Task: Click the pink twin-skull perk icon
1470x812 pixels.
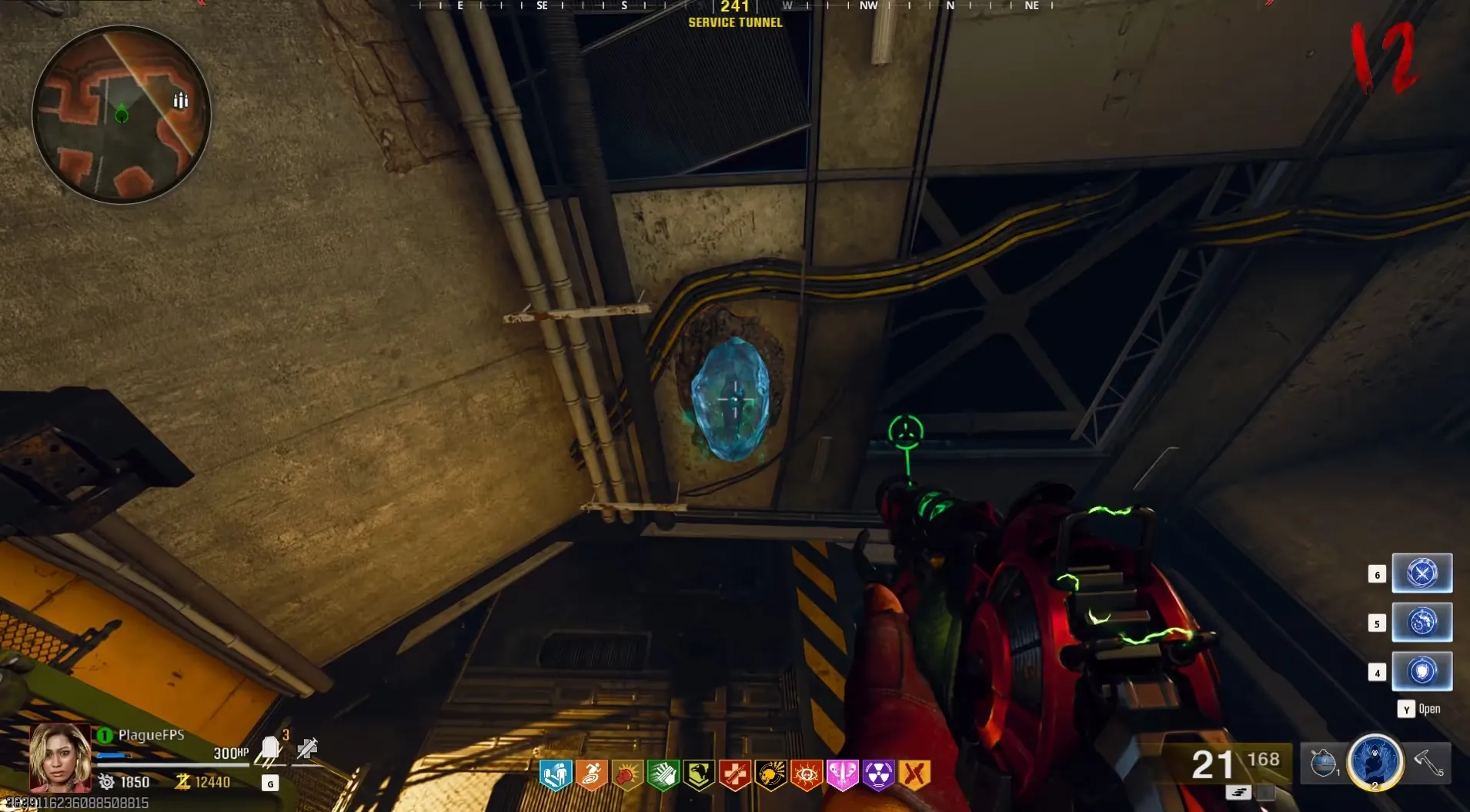Action: [843, 774]
